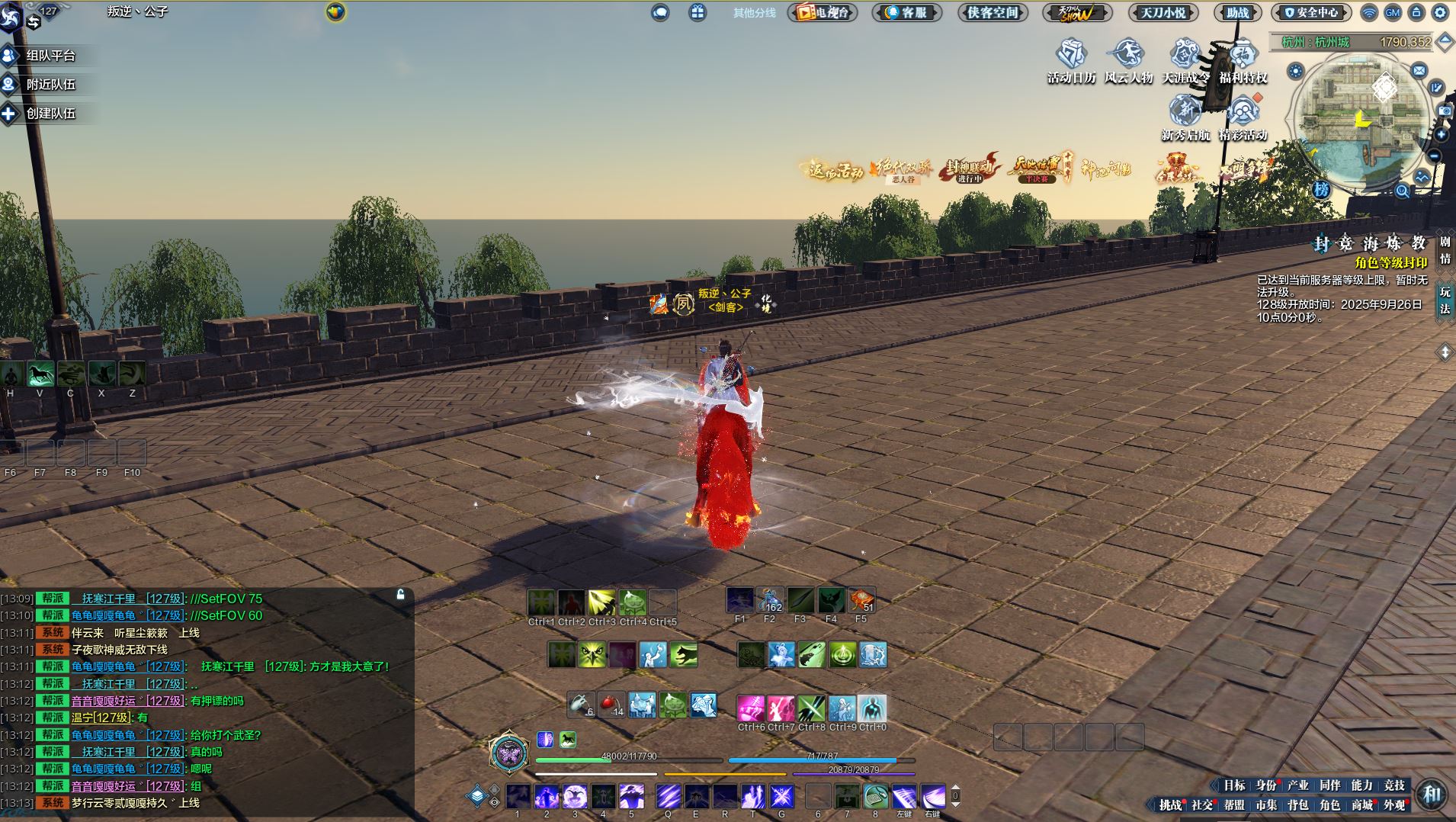Viewport: 1456px width, 822px height.
Task: Open 侠客空间 from the top bar
Action: pos(993,12)
